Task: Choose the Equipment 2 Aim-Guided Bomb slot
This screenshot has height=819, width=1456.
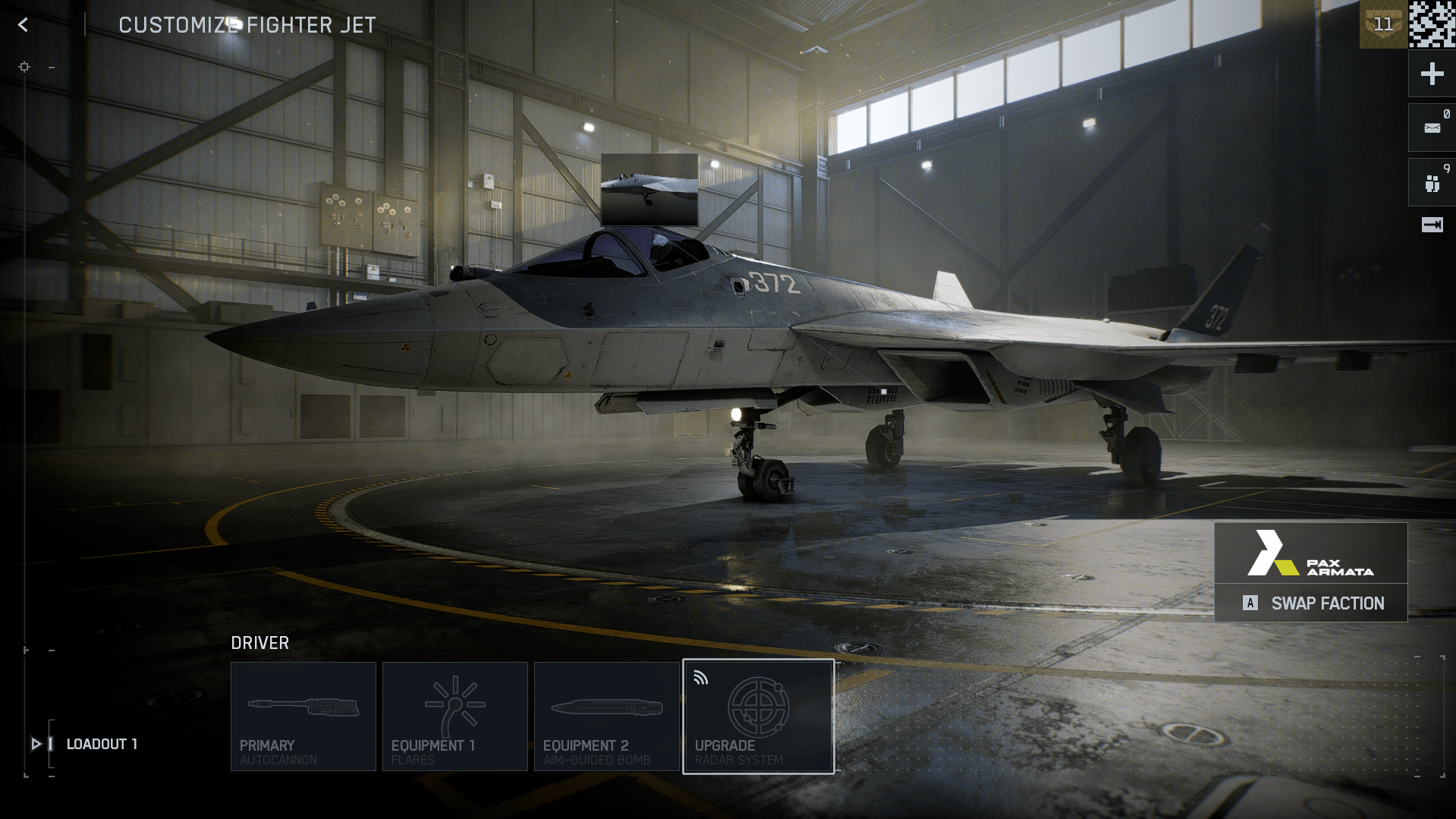Action: [606, 716]
